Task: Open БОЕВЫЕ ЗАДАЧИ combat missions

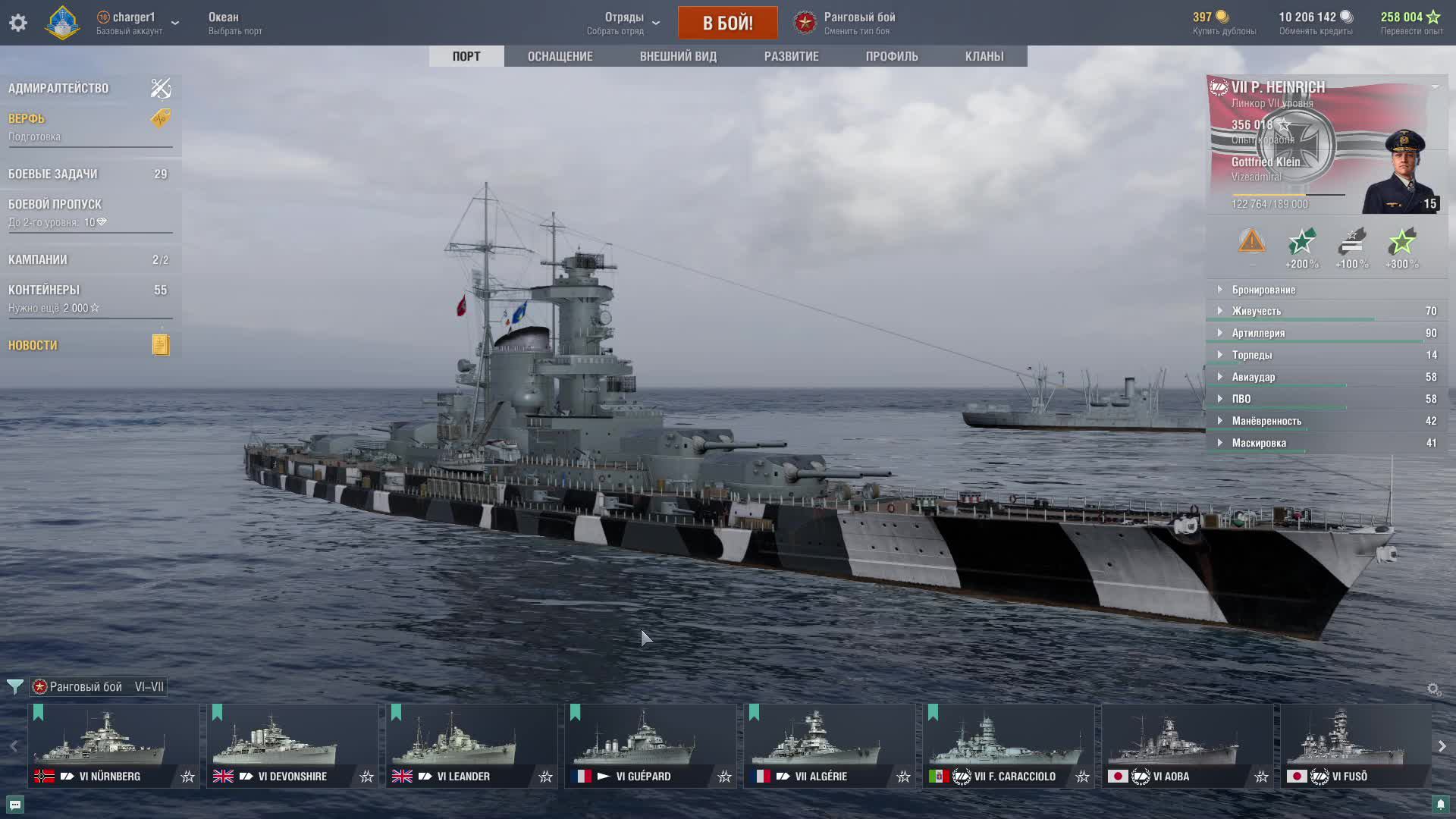Action: [53, 174]
